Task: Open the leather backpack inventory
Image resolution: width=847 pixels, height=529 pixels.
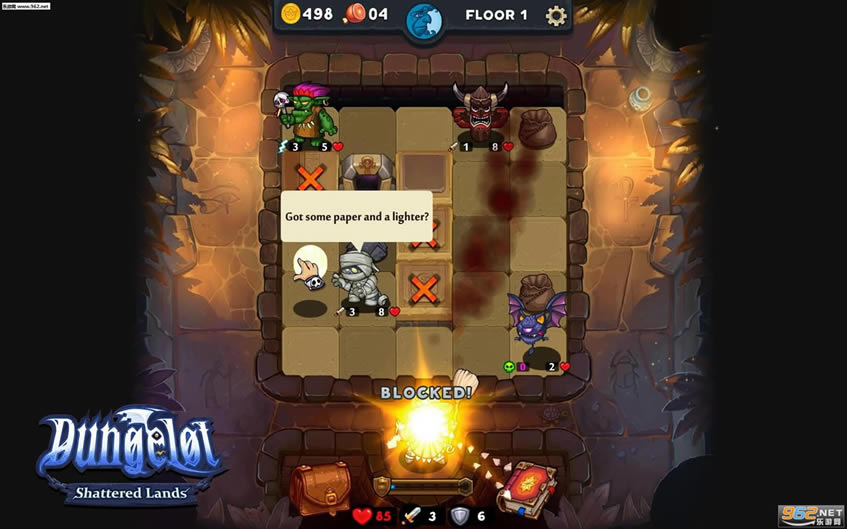Action: pos(321,487)
